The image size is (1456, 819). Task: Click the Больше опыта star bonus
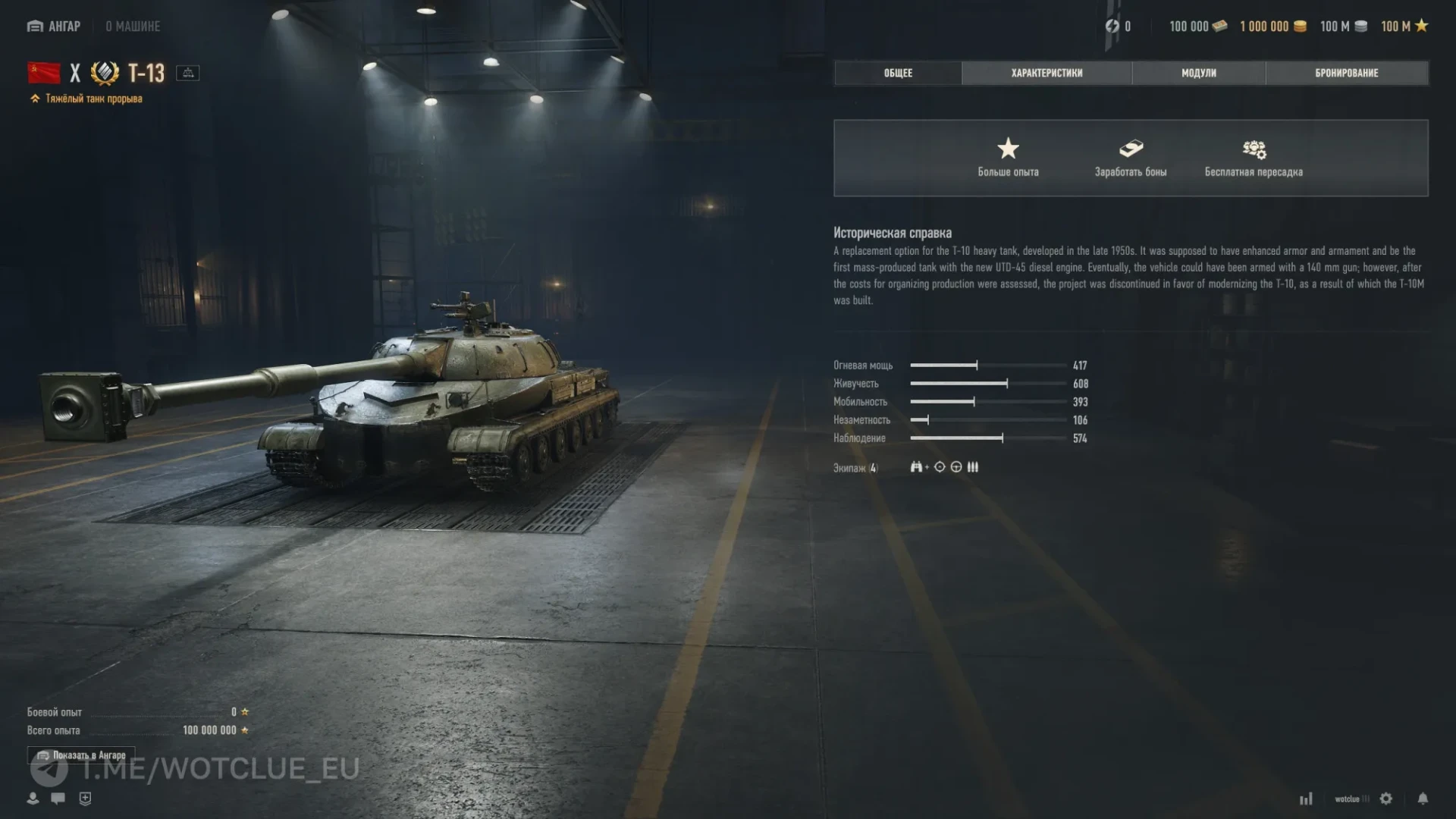pyautogui.click(x=1008, y=157)
